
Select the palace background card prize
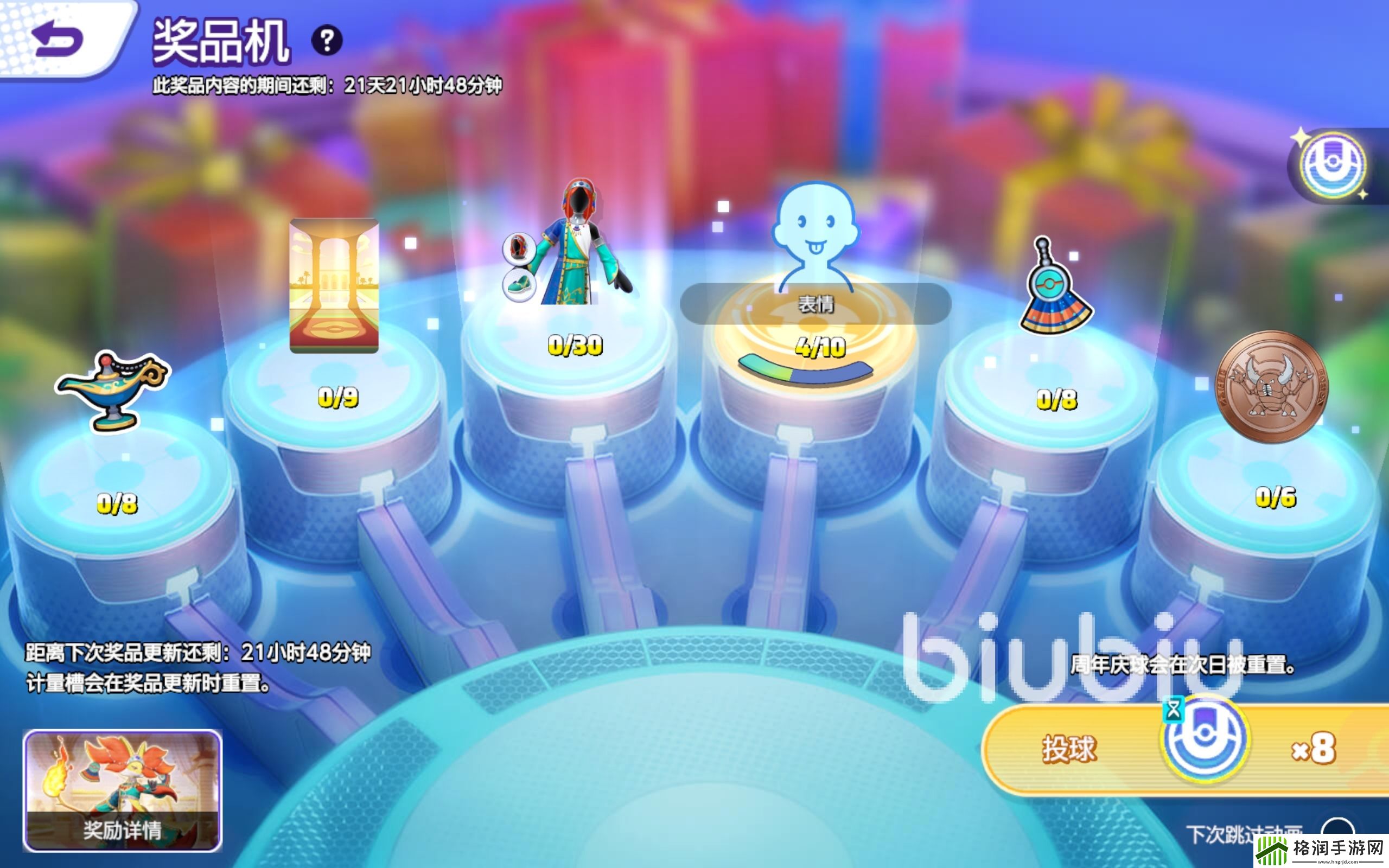point(334,285)
